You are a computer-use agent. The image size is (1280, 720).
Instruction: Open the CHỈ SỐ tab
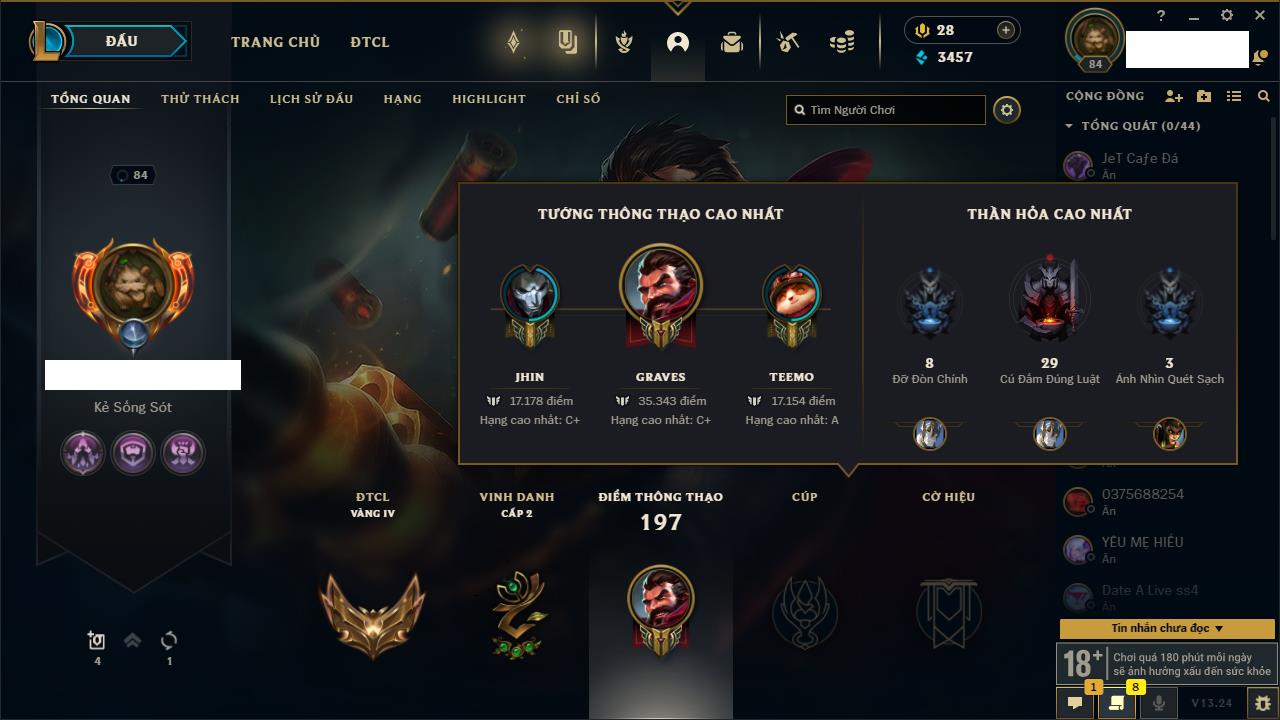click(578, 99)
